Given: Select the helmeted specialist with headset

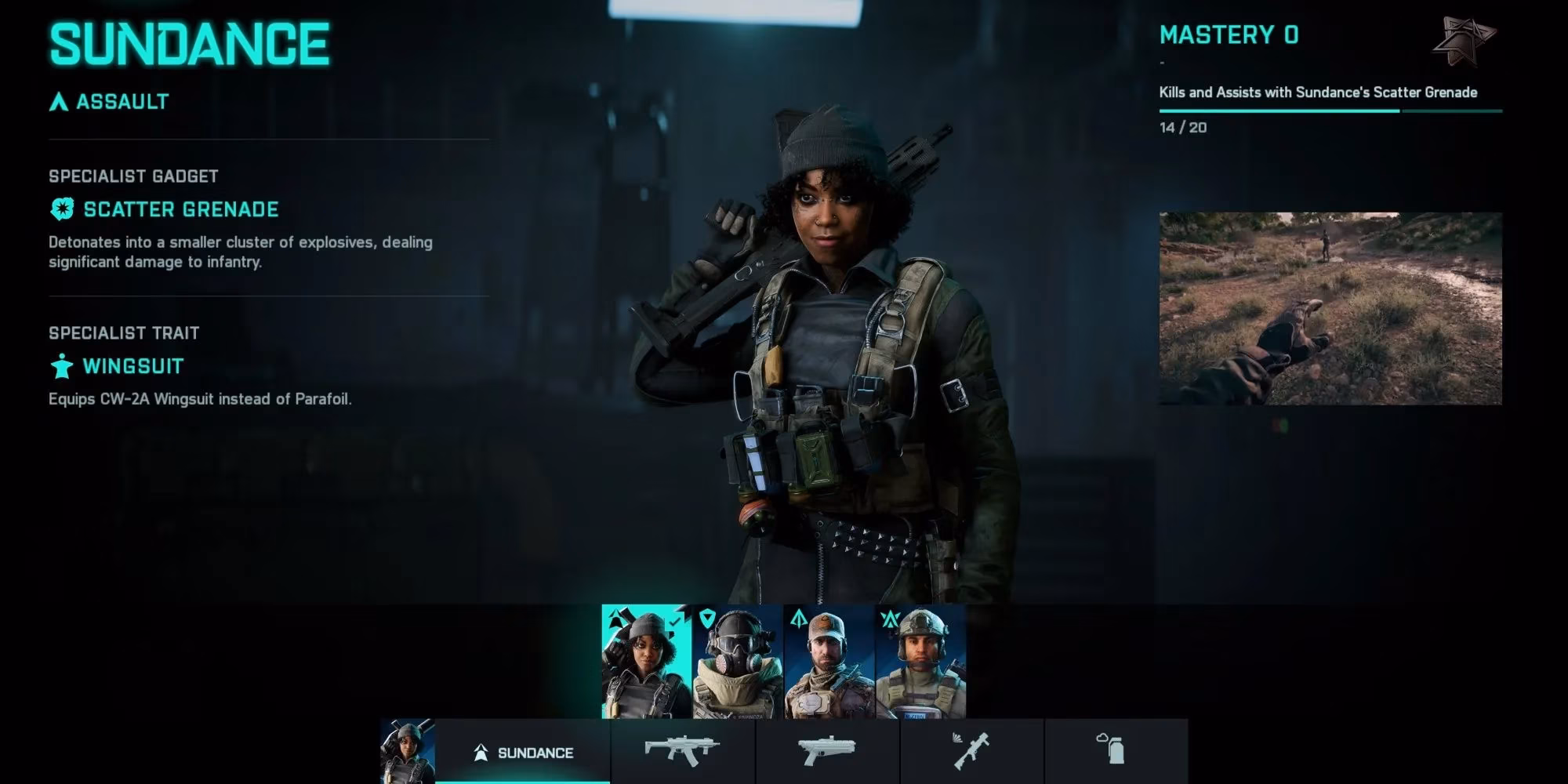Looking at the screenshot, I should 920,662.
